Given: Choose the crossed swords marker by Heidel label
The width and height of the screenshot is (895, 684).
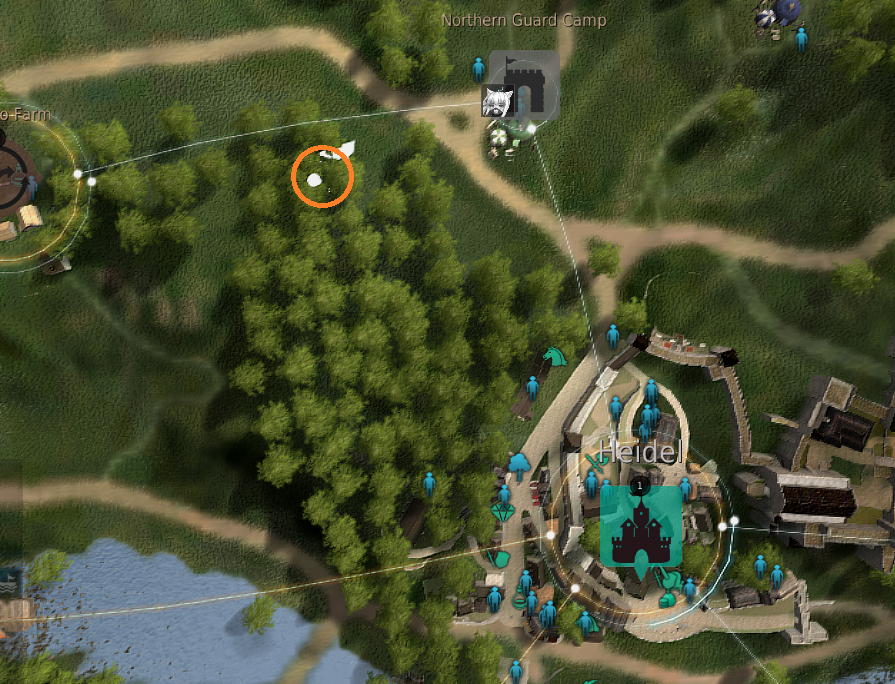Looking at the screenshot, I should coord(597,461).
